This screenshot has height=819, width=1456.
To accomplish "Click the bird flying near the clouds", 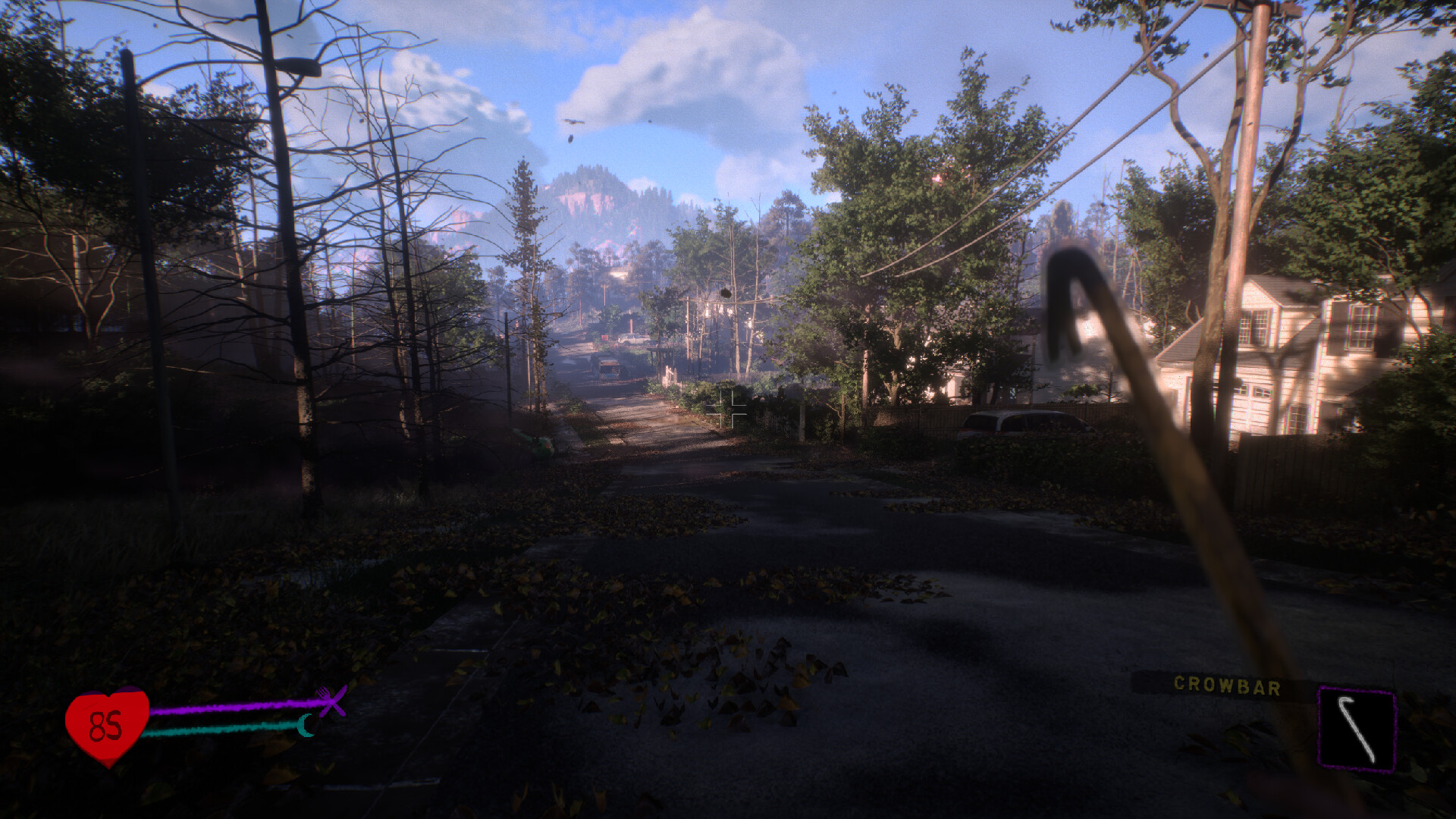I will [573, 124].
